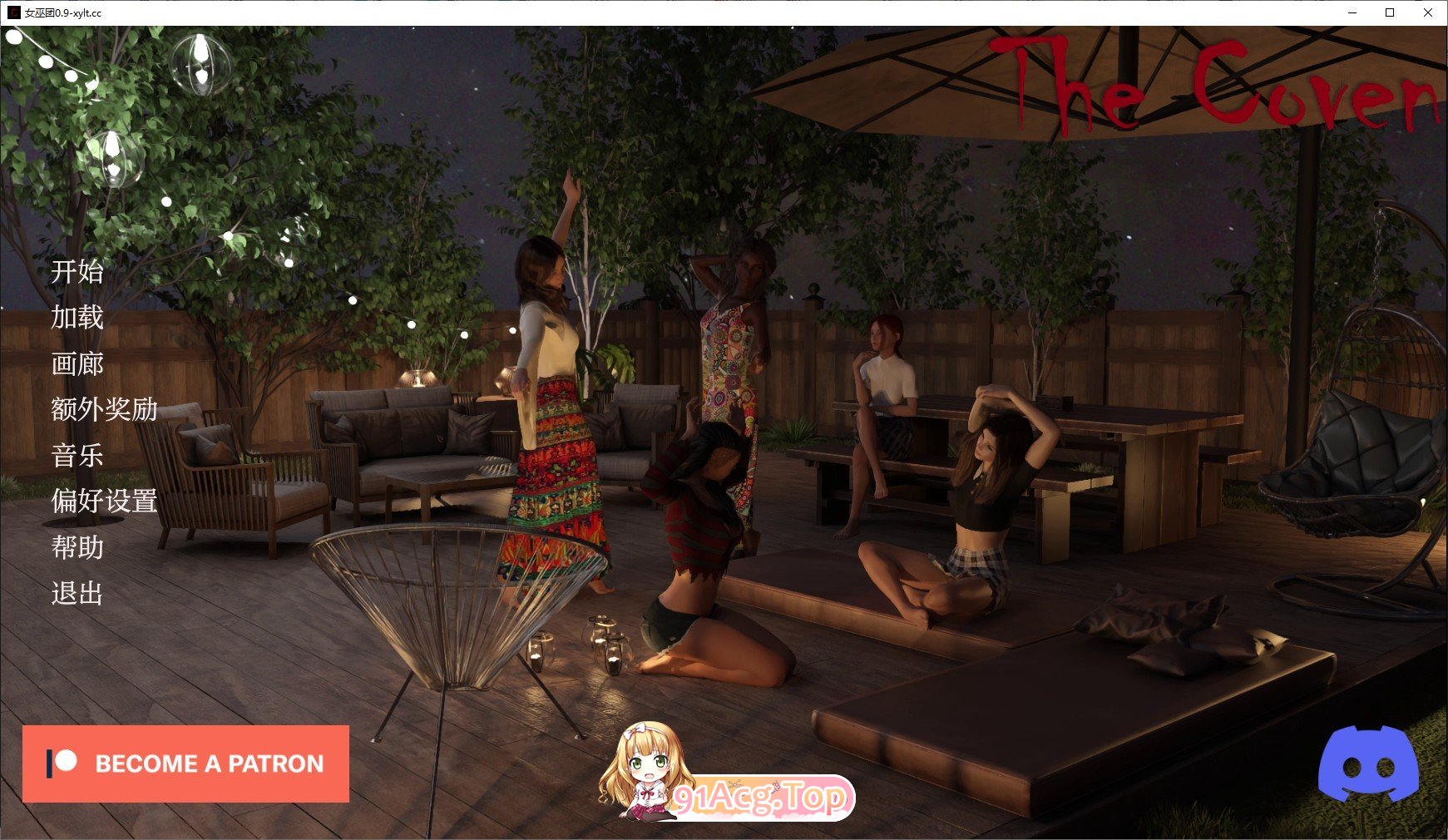
Task: Click 开始 to start a new game
Action: tap(79, 273)
